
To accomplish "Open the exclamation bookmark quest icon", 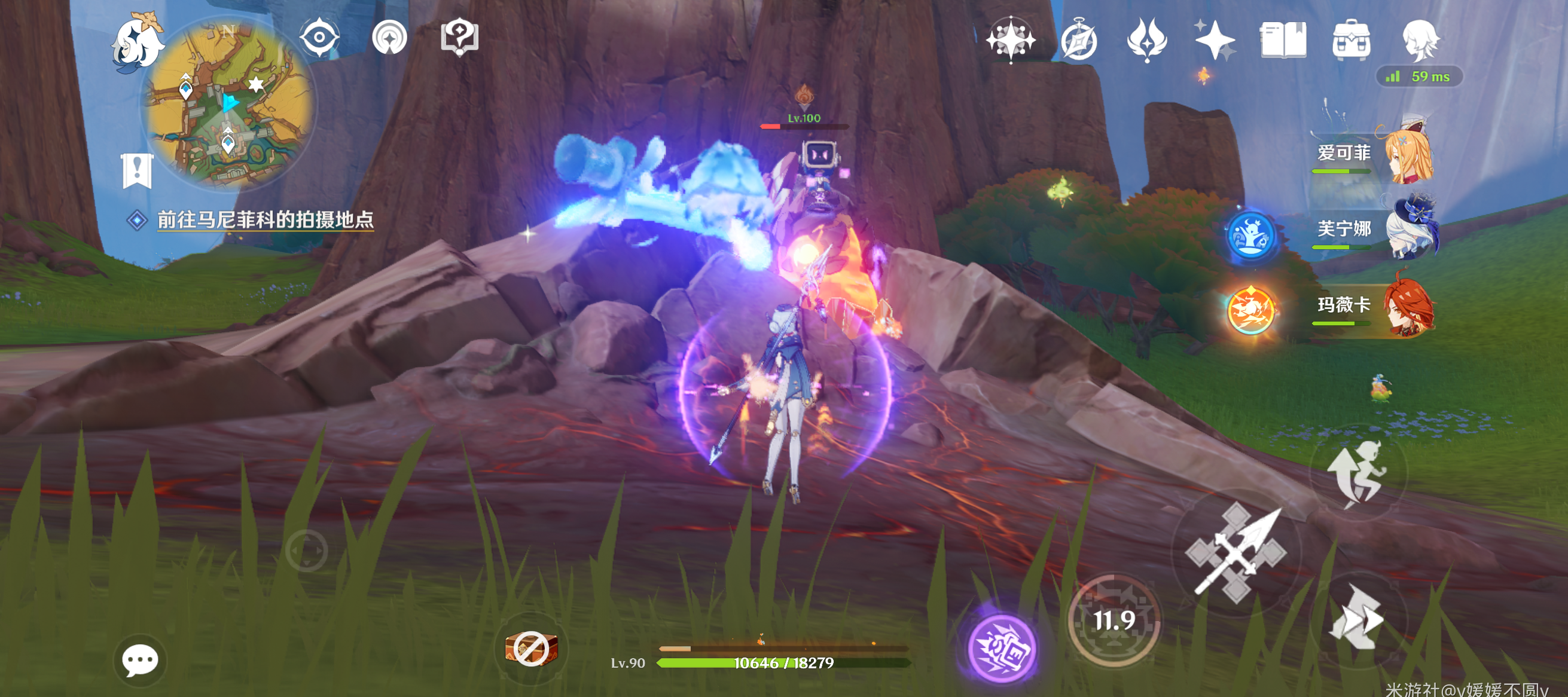I will click(137, 170).
